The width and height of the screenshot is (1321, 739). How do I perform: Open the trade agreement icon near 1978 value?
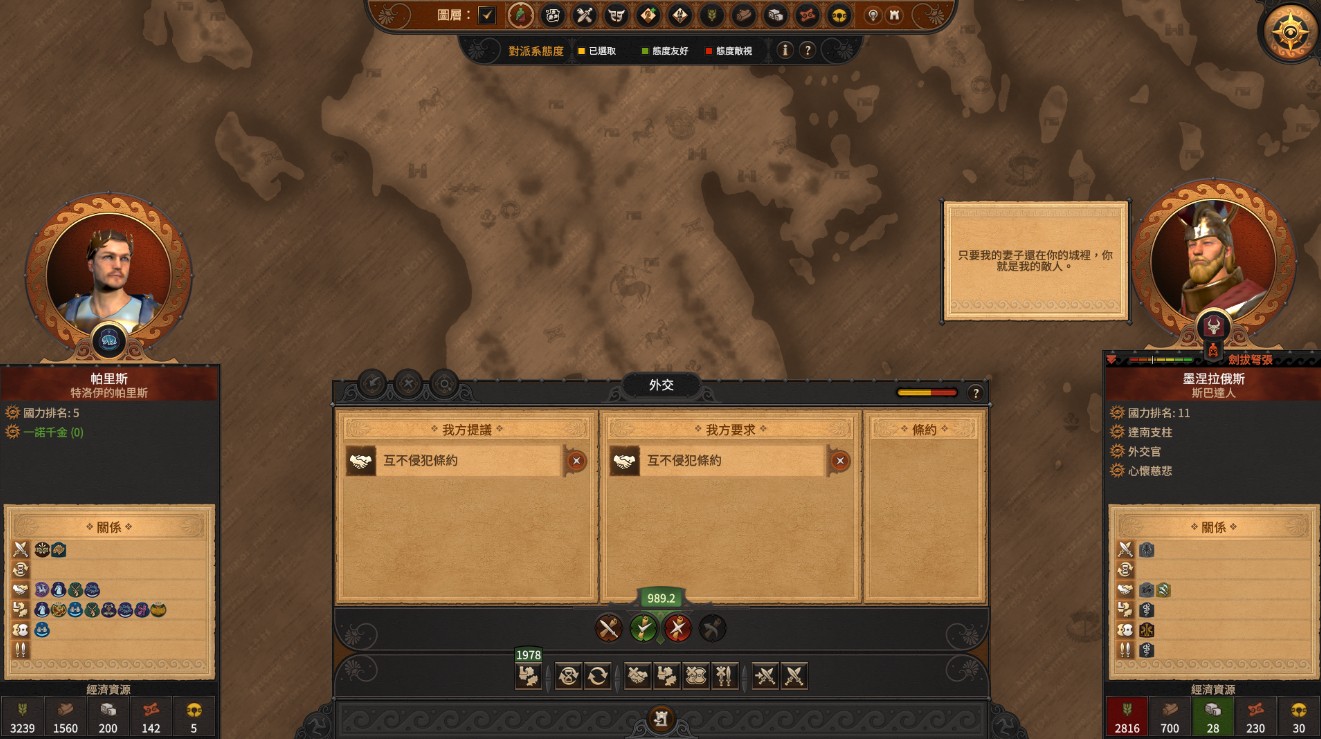point(528,676)
